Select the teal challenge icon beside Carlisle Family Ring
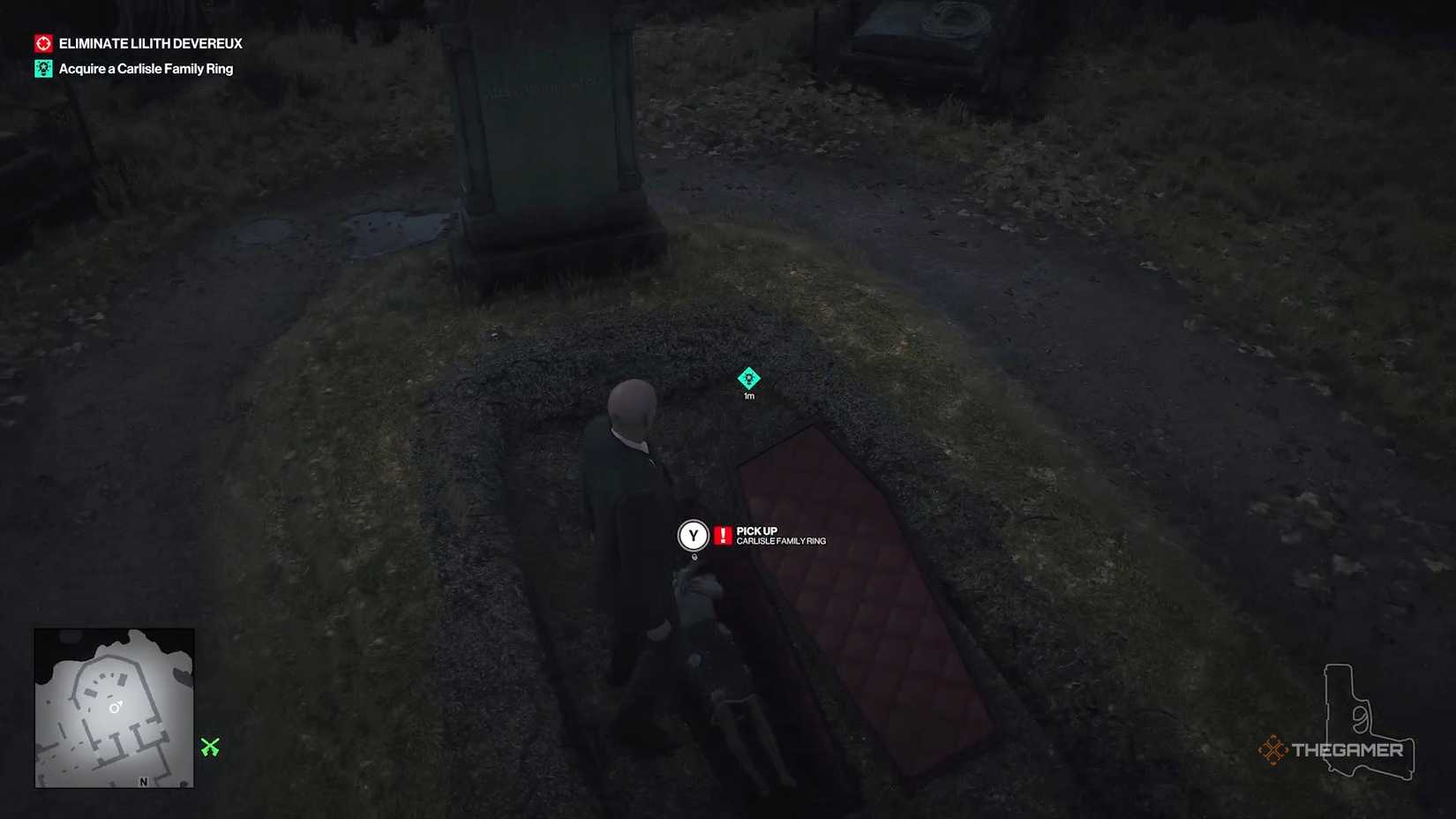 (41, 68)
